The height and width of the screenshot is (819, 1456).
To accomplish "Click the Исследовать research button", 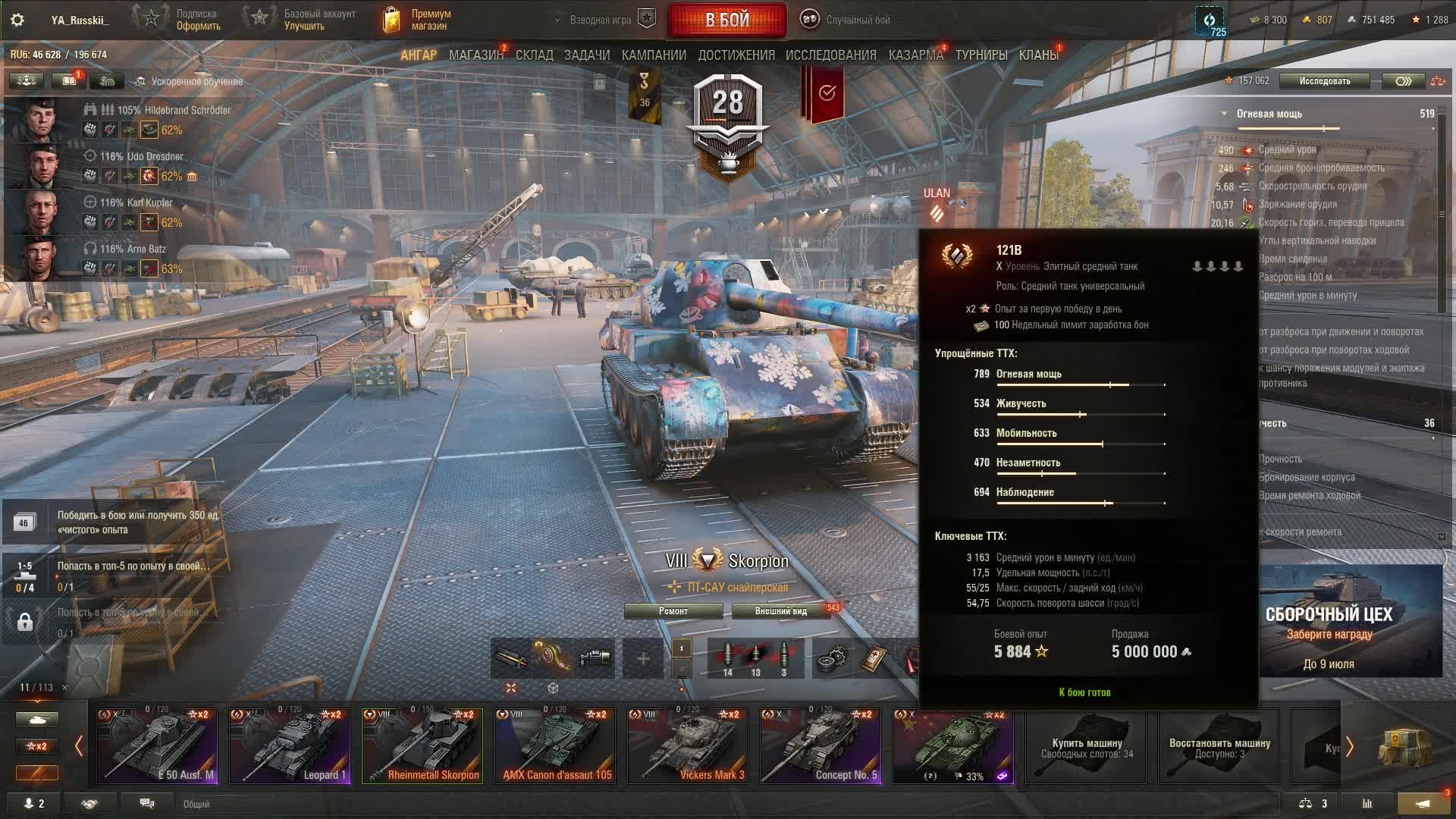I will point(1324,81).
